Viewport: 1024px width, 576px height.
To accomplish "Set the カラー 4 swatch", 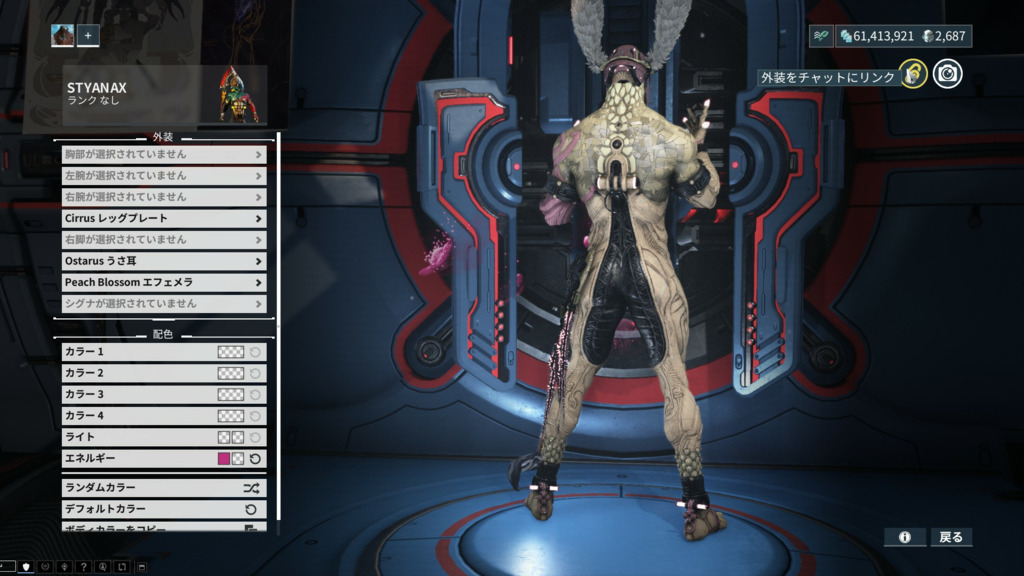I will (x=231, y=415).
